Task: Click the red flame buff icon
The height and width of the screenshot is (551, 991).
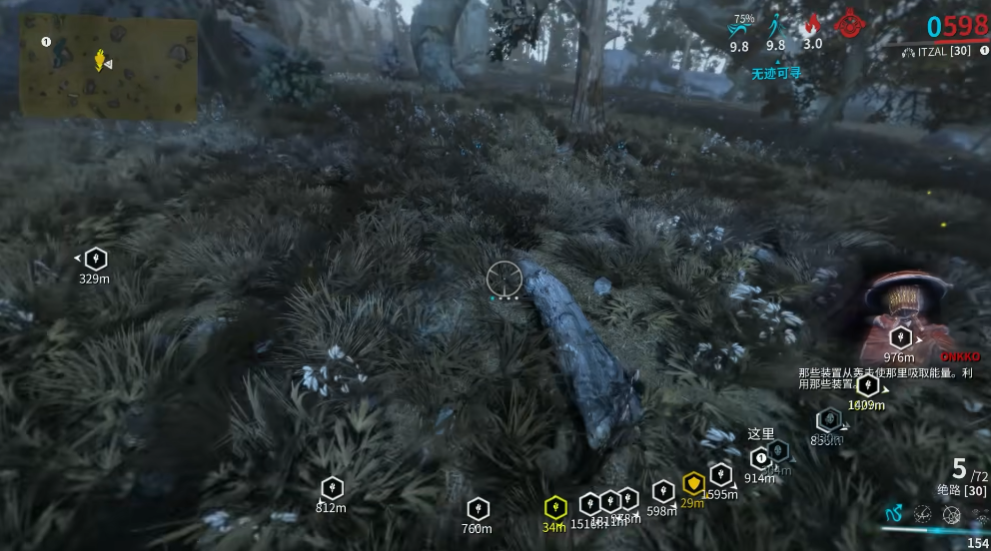Action: pos(812,25)
